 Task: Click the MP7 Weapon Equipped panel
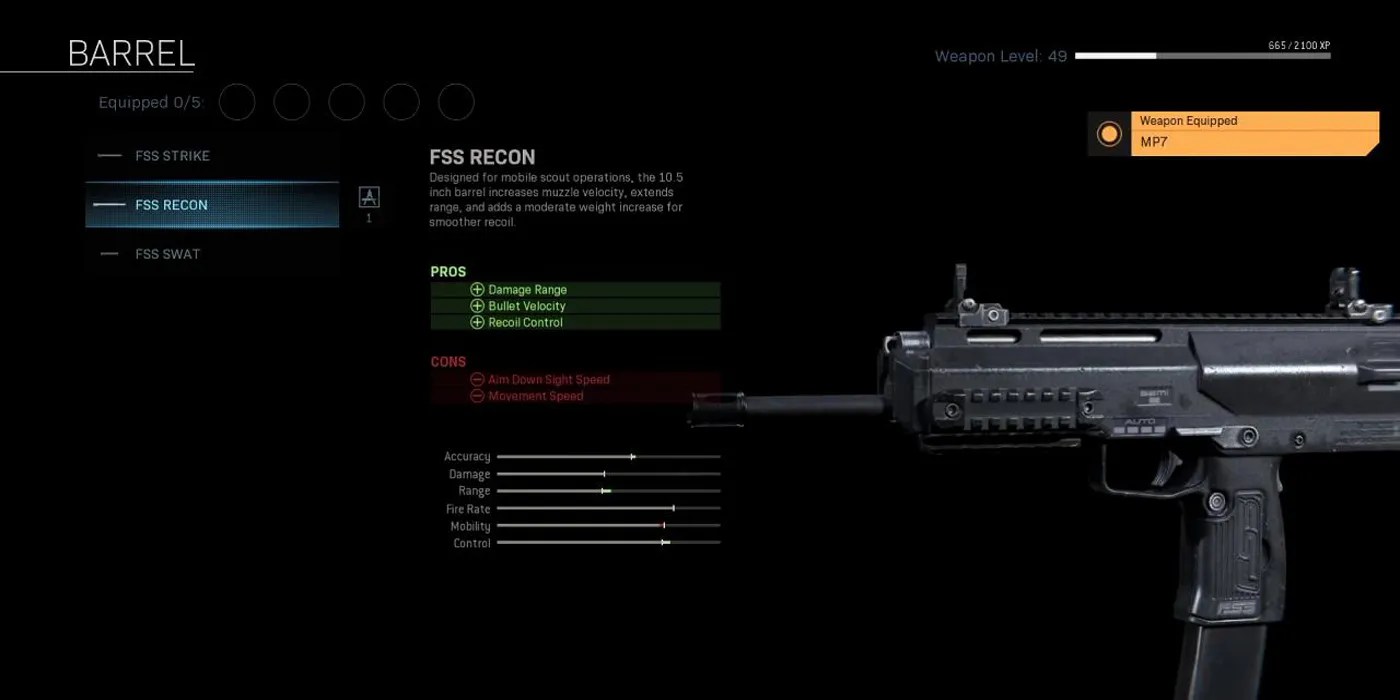tap(1234, 133)
